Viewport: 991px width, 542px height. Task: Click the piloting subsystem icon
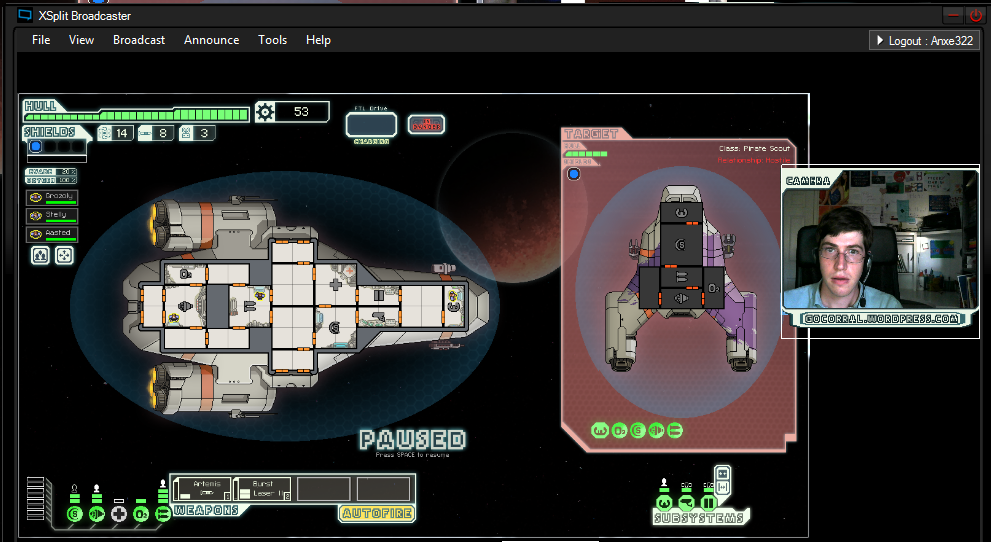click(x=663, y=503)
